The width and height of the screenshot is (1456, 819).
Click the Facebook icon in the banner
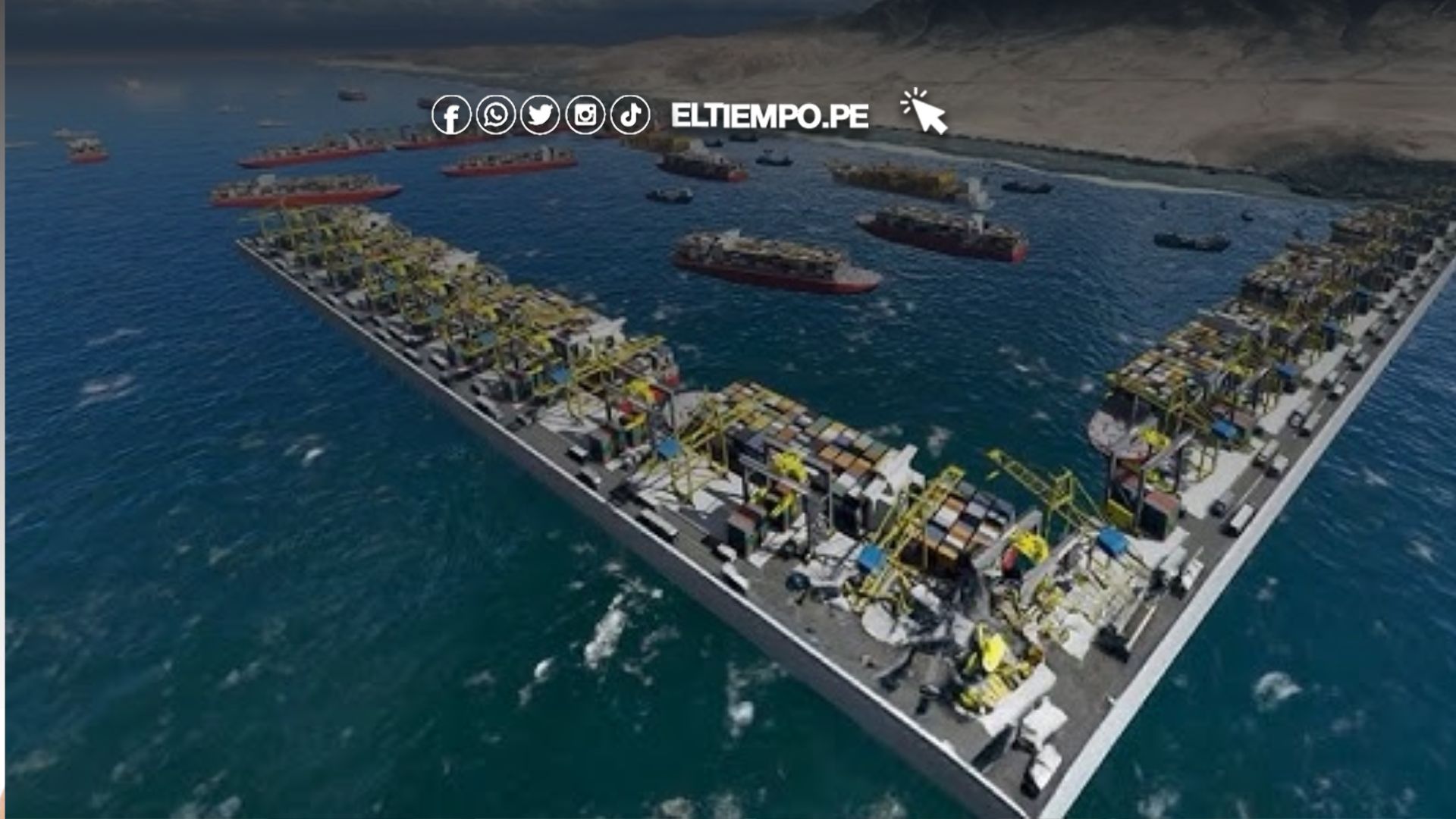point(451,115)
